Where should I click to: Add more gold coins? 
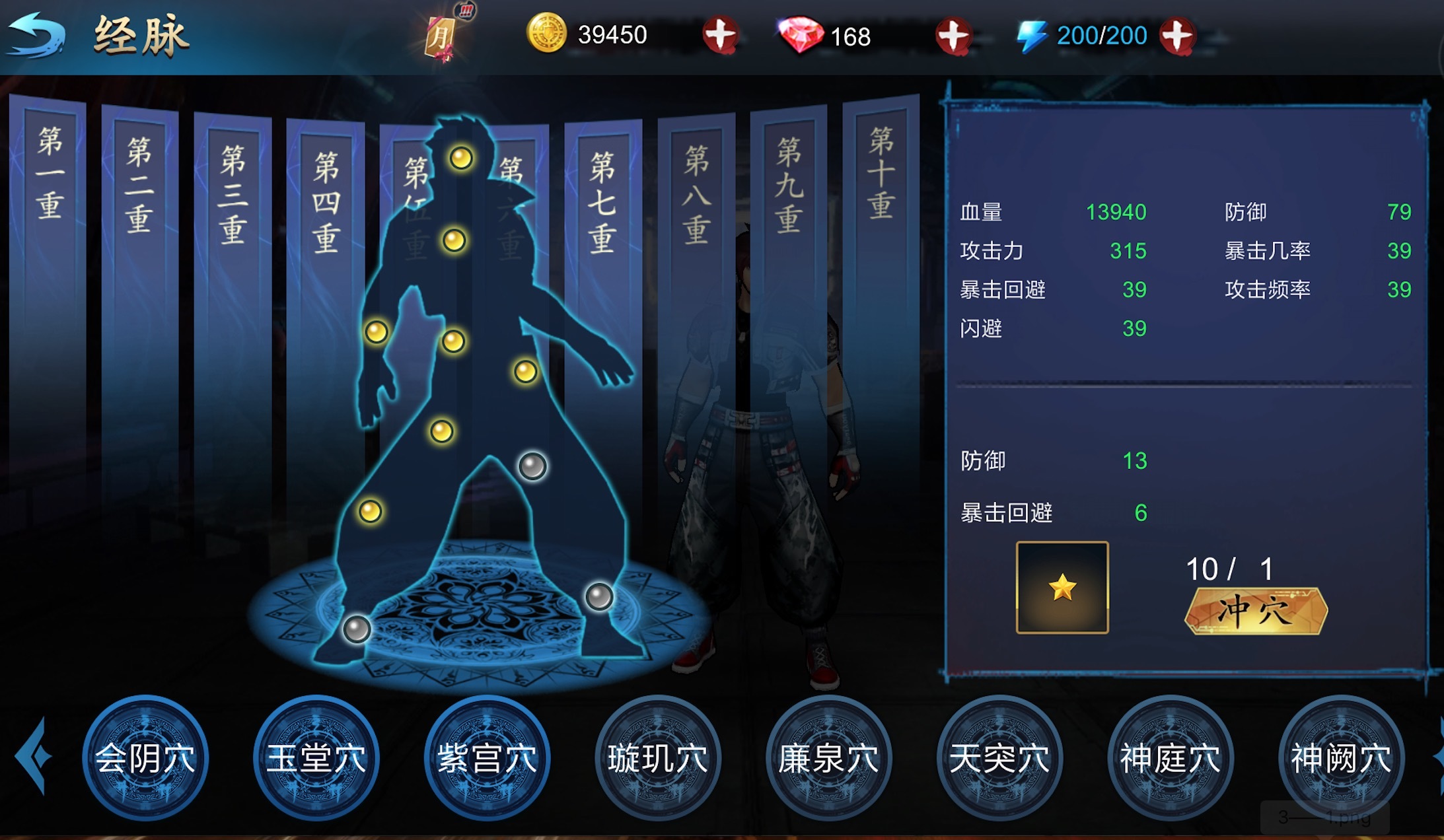tap(719, 35)
